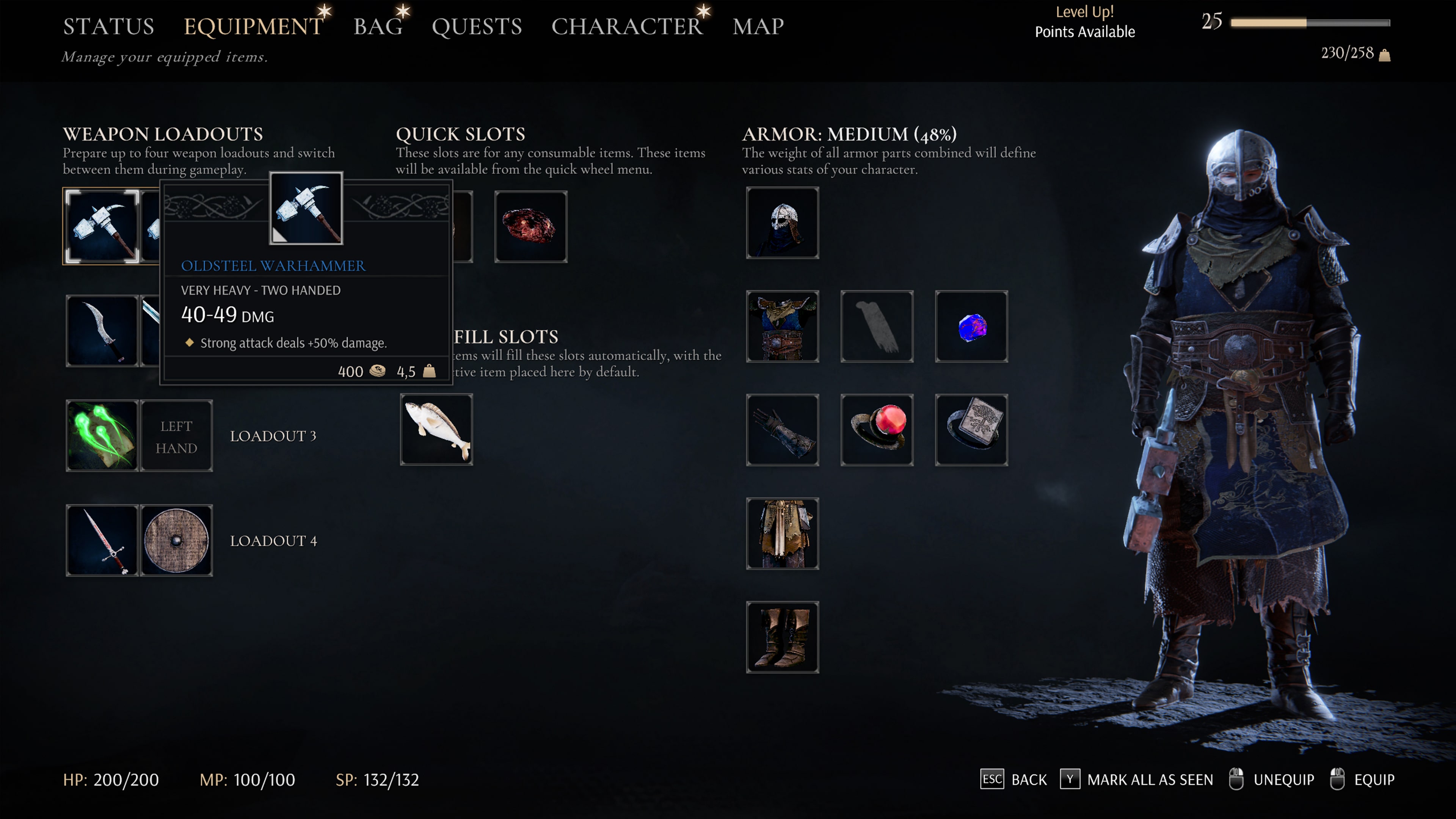Screen dimensions: 1456x819
Task: Show the Map tab
Action: tap(758, 27)
